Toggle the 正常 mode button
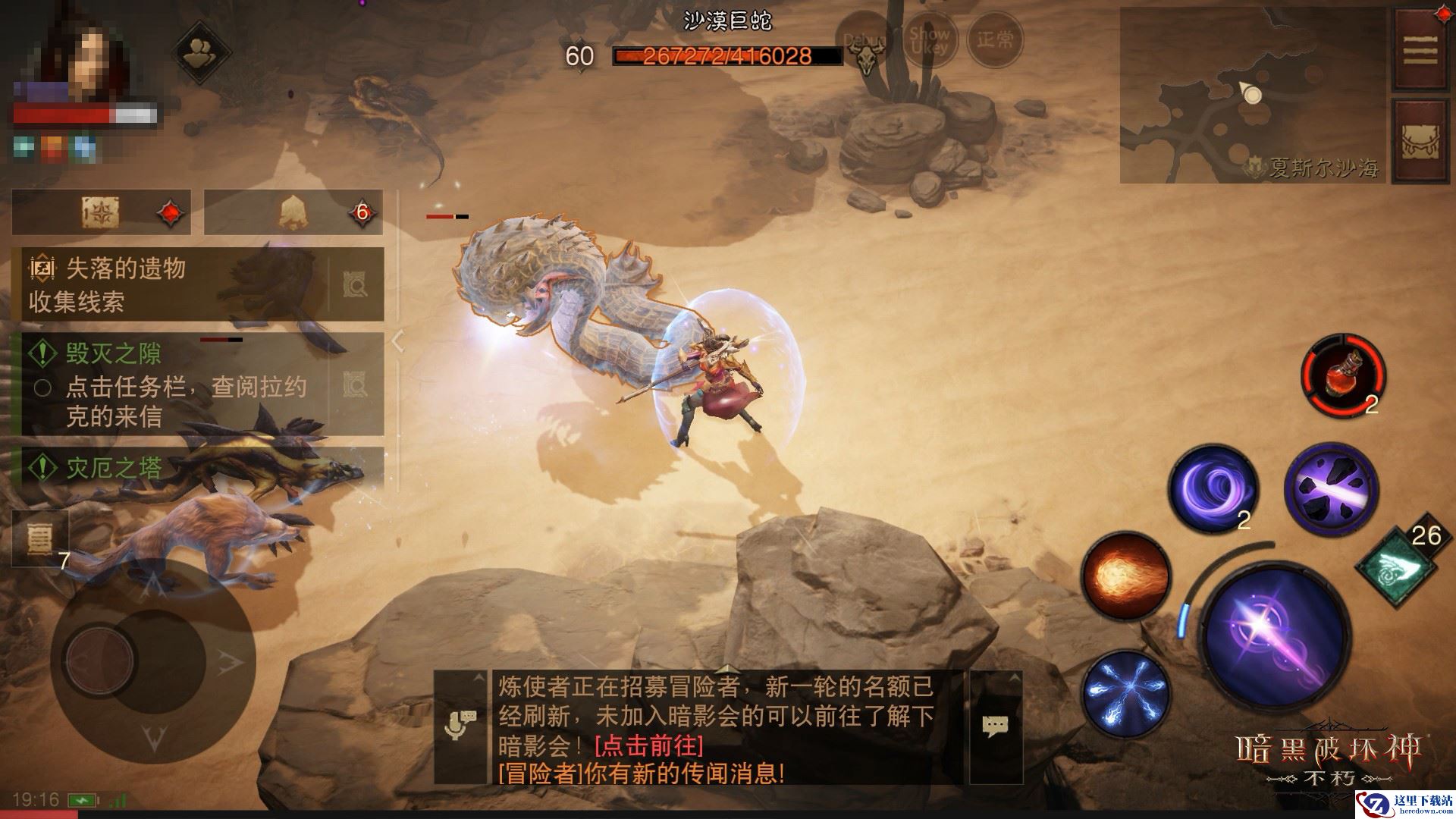Viewport: 1456px width, 819px height. [995, 39]
